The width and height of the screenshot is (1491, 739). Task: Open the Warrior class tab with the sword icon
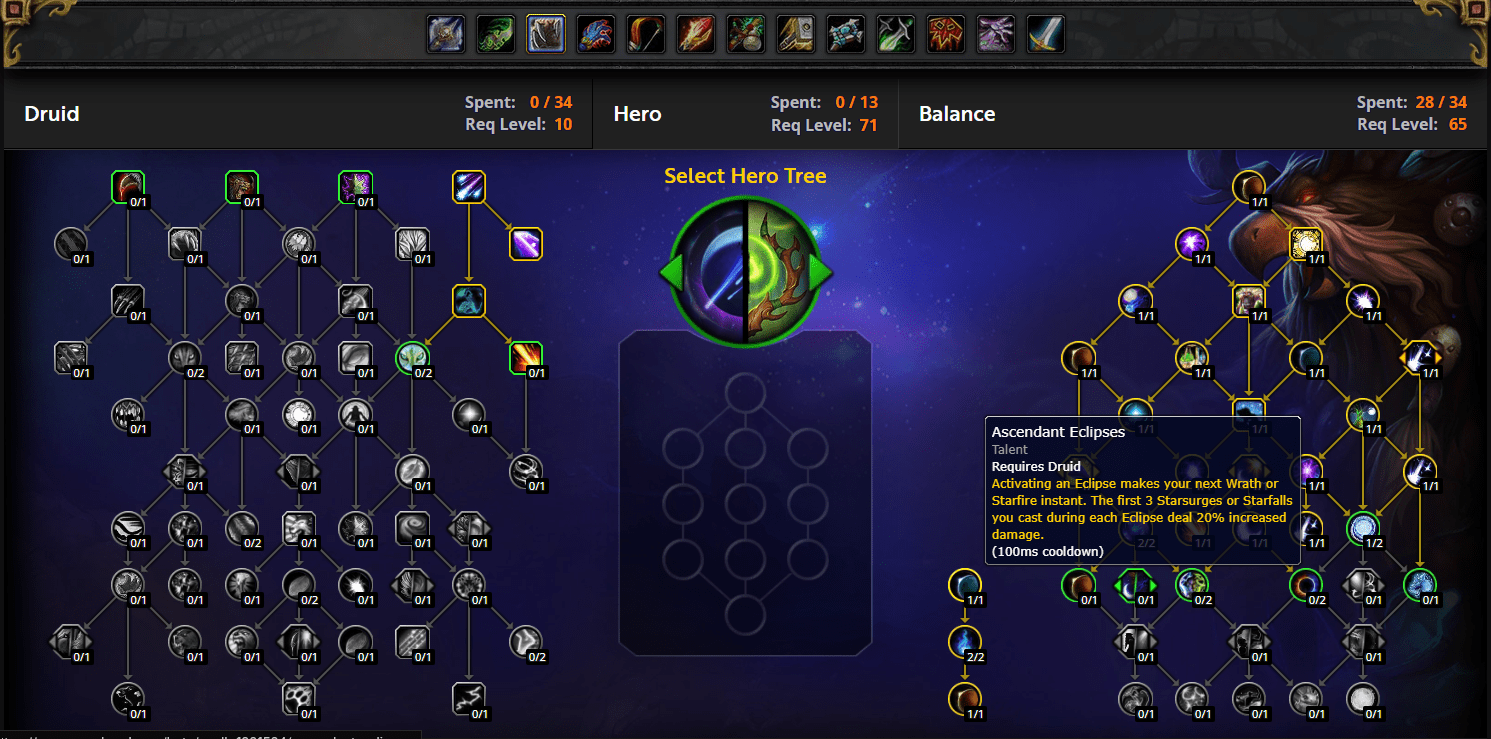click(x=1045, y=33)
